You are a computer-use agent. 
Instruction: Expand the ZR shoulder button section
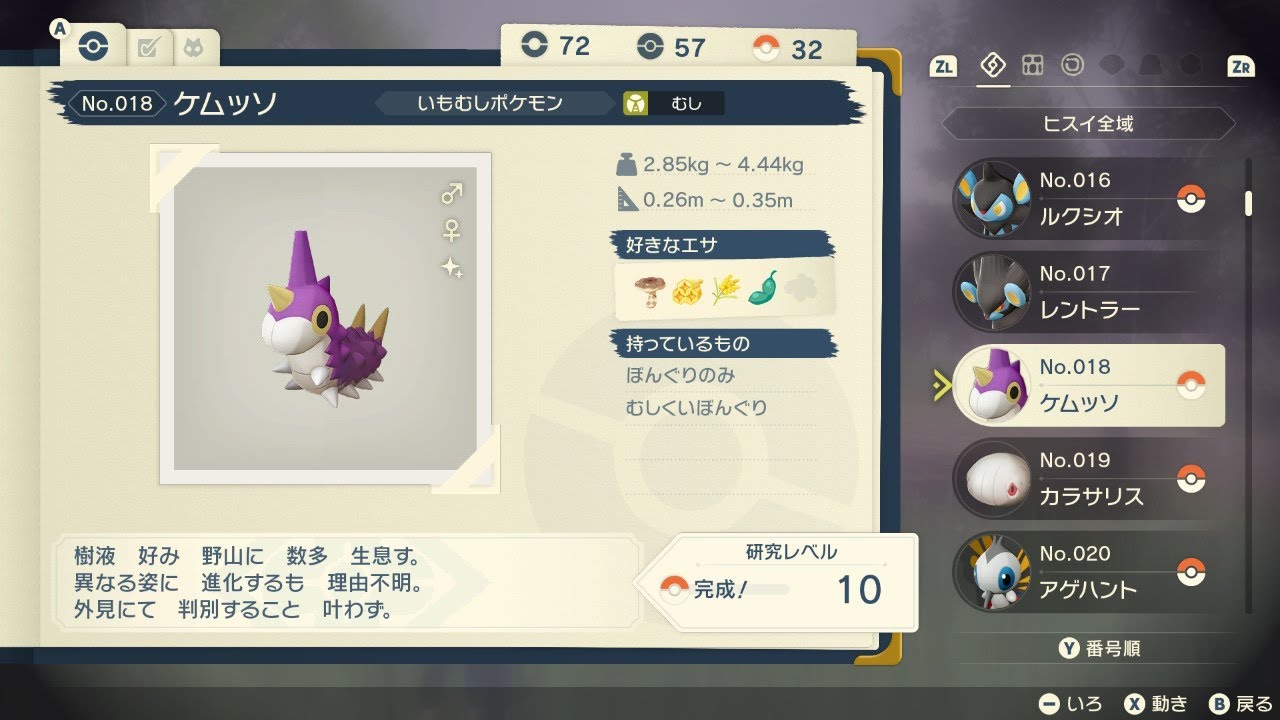tap(1243, 64)
